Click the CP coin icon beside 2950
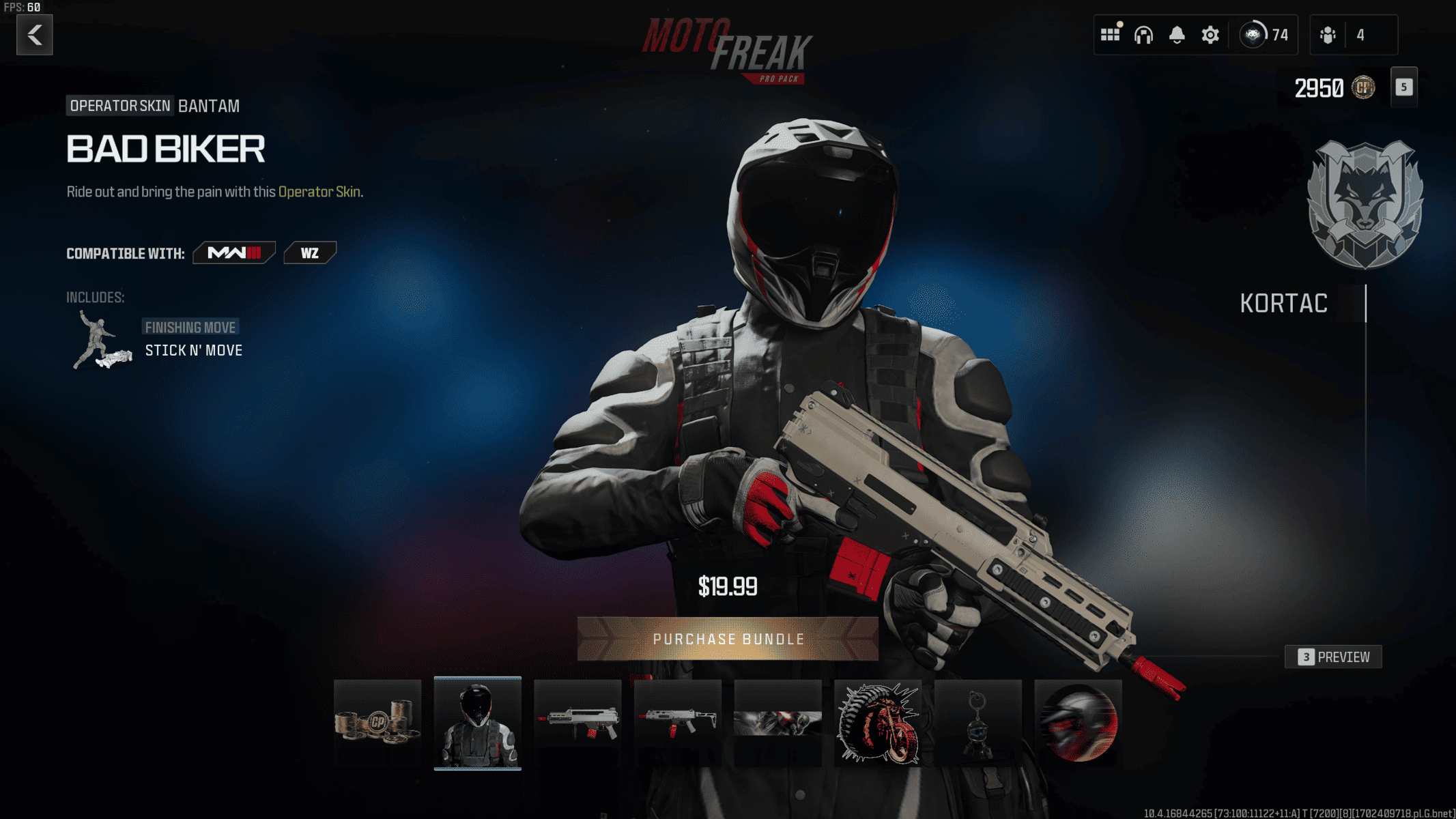Screen dimensions: 1456x819 pos(1362,88)
